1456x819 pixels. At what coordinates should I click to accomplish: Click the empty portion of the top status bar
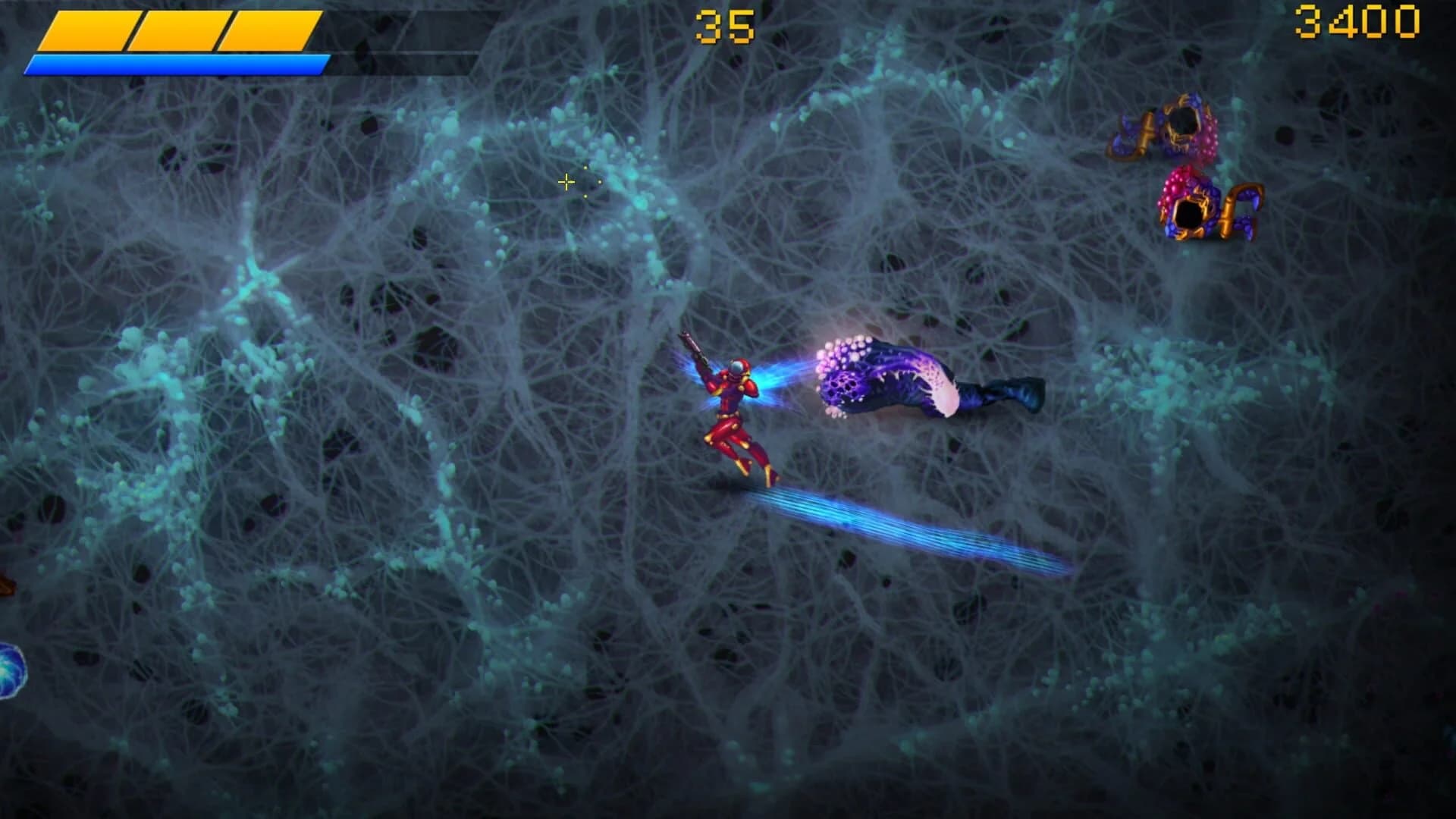pyautogui.click(x=394, y=30)
